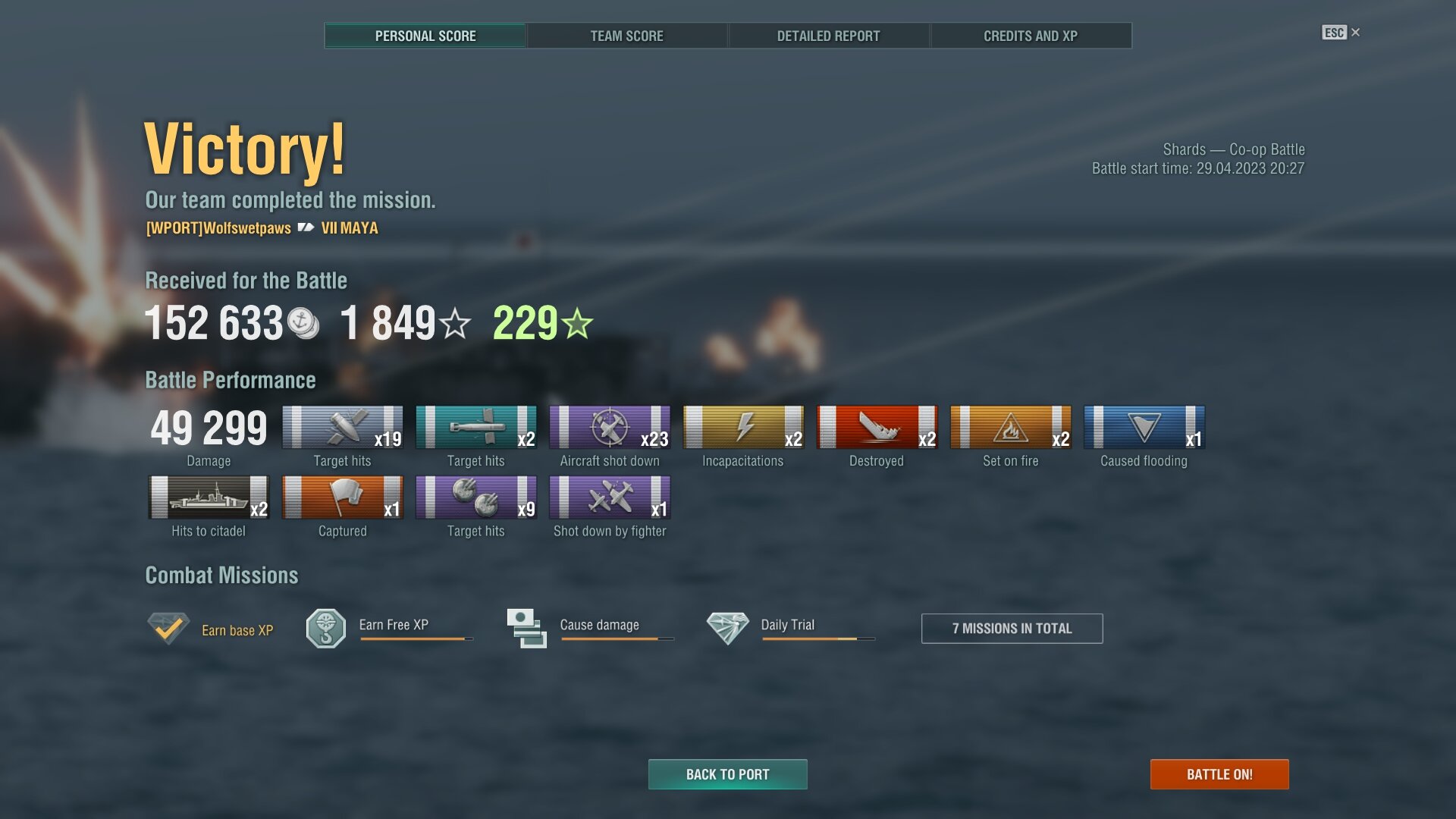Open the Team Score tab
This screenshot has width=1456, height=819.
[626, 36]
